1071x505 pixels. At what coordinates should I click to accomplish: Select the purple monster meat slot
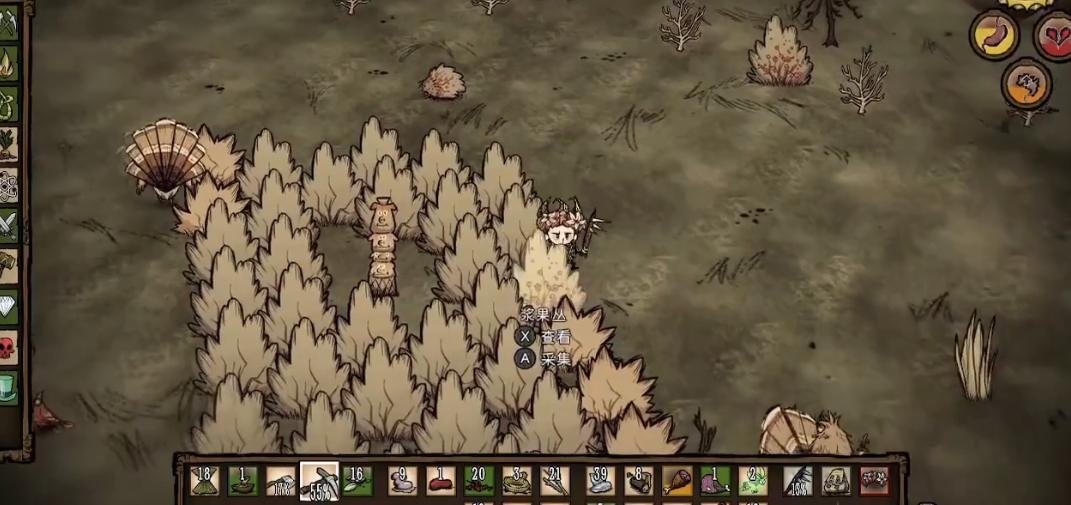[x=715, y=481]
